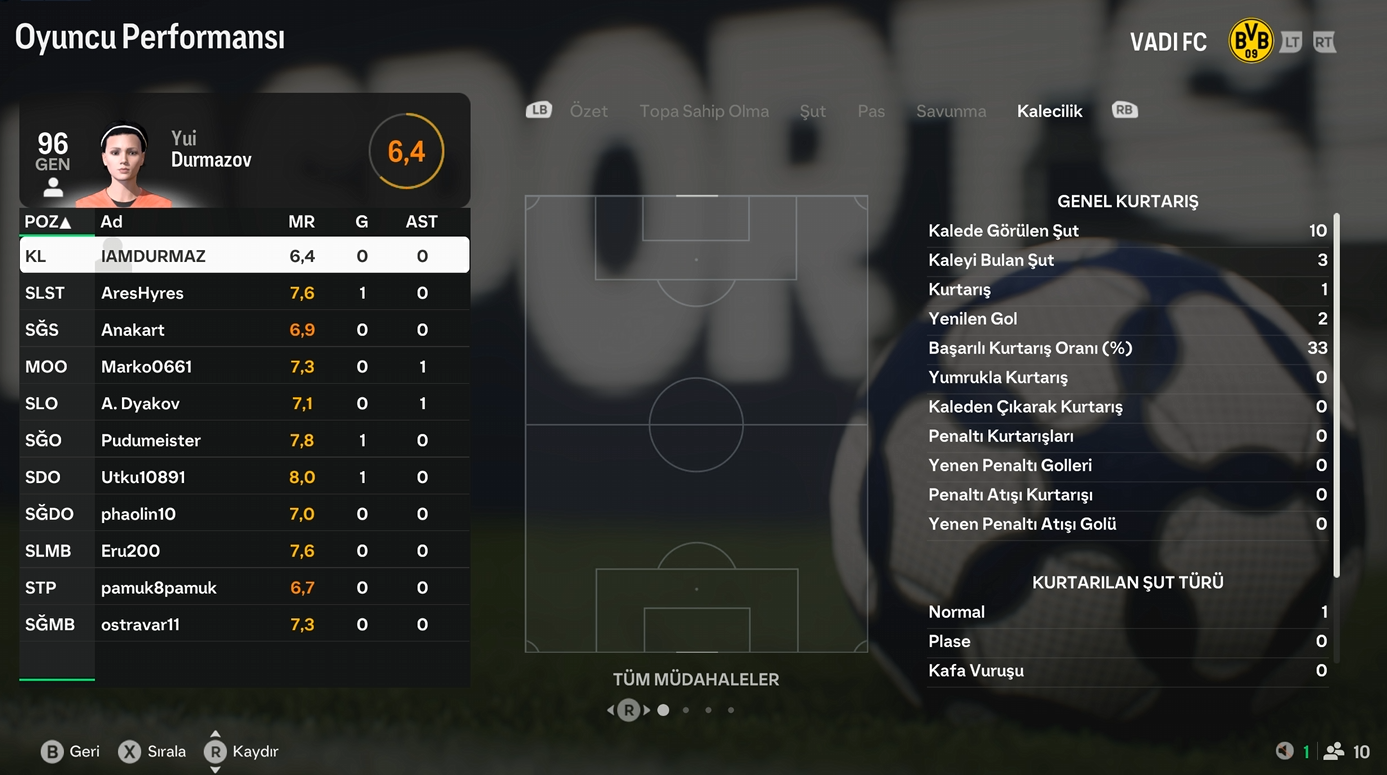Sort the list by POZ column
The height and width of the screenshot is (775, 1387).
pyautogui.click(x=47, y=222)
